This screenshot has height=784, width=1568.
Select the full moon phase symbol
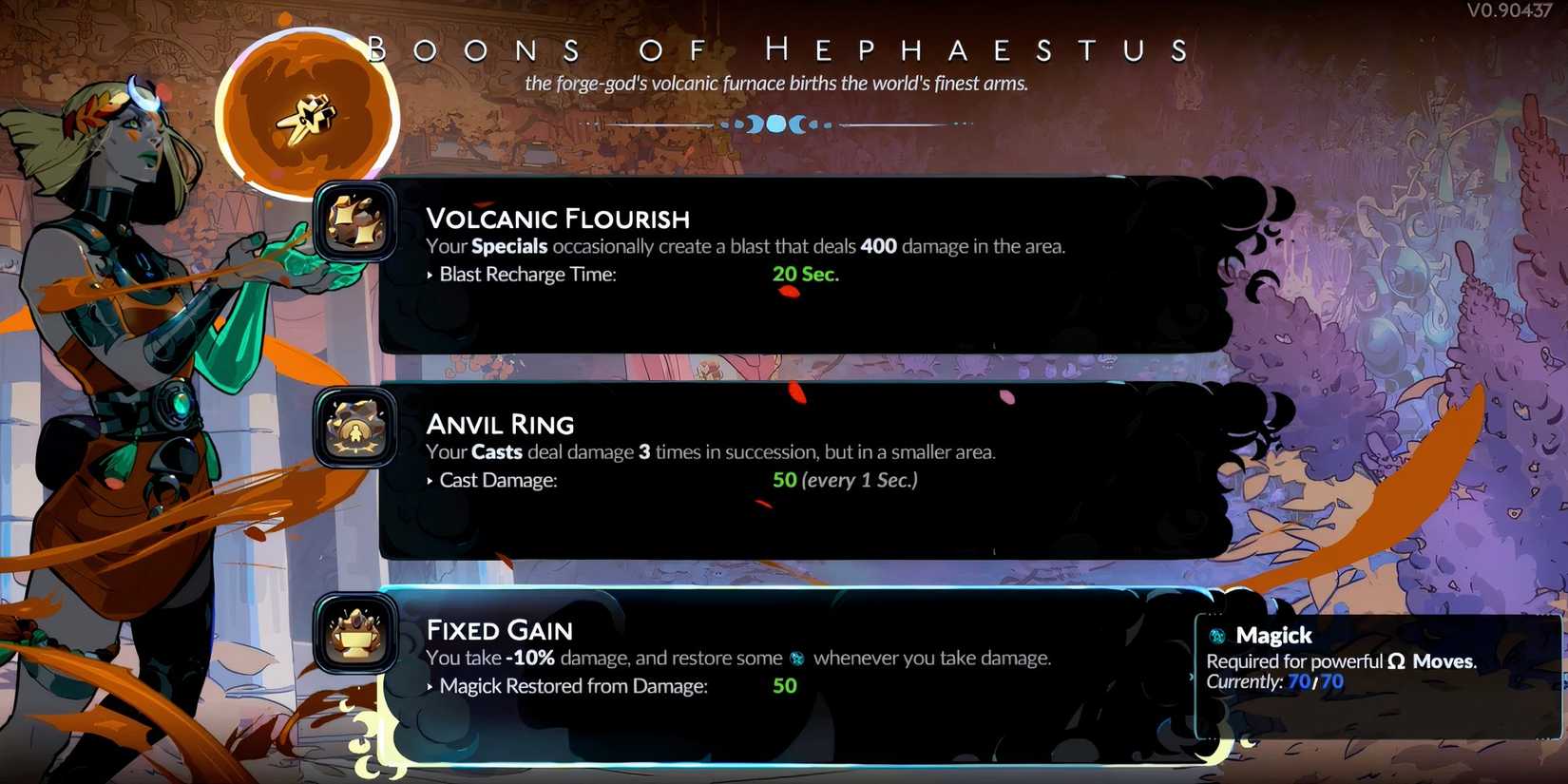pyautogui.click(x=776, y=123)
